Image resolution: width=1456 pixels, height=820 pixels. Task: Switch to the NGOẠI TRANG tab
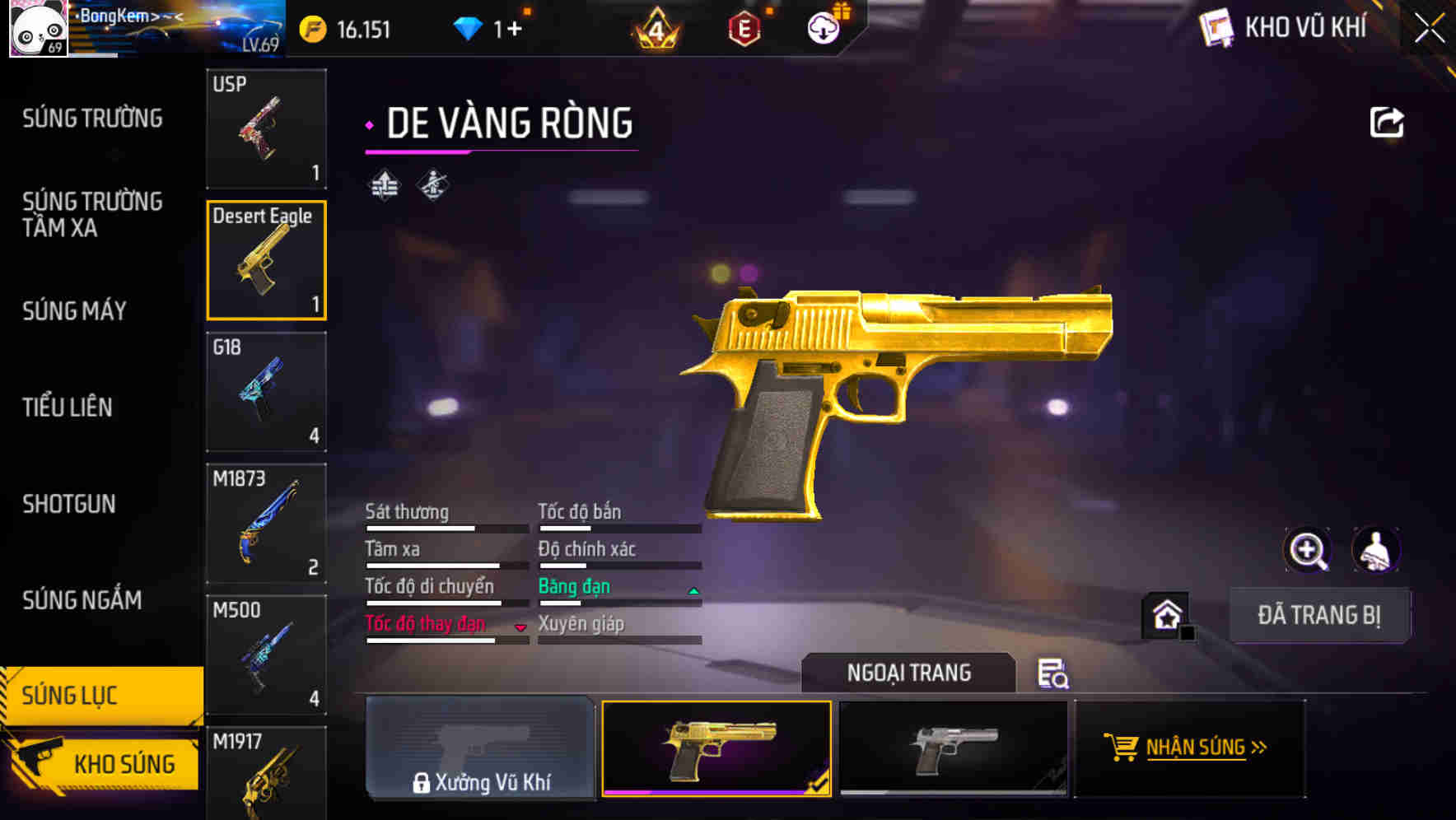tap(909, 672)
